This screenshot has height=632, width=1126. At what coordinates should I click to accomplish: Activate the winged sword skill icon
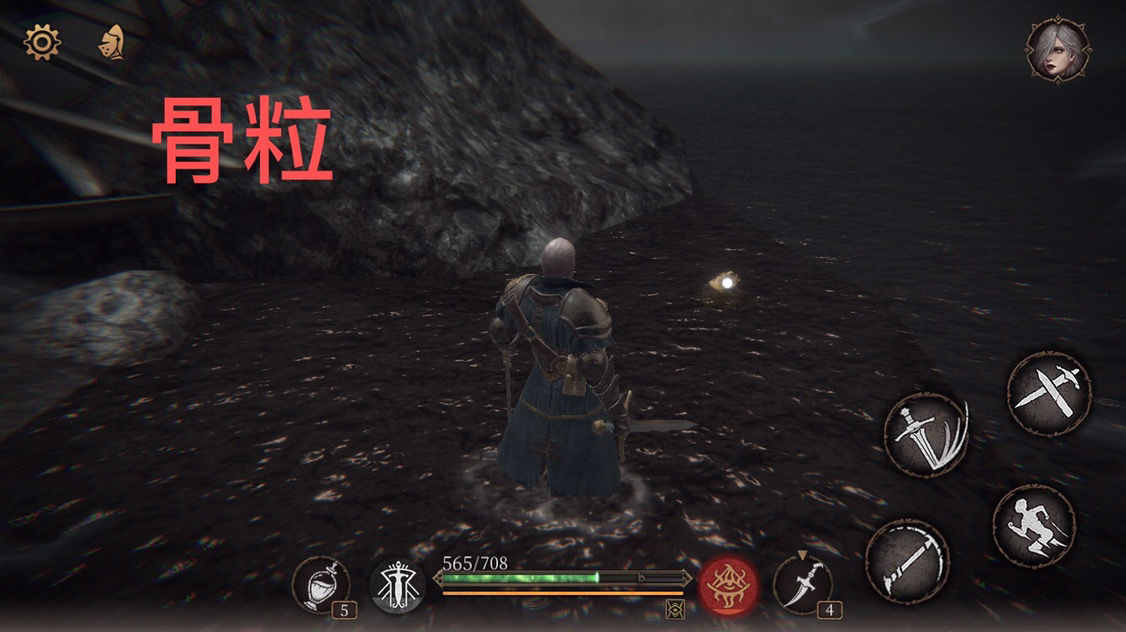click(x=398, y=586)
